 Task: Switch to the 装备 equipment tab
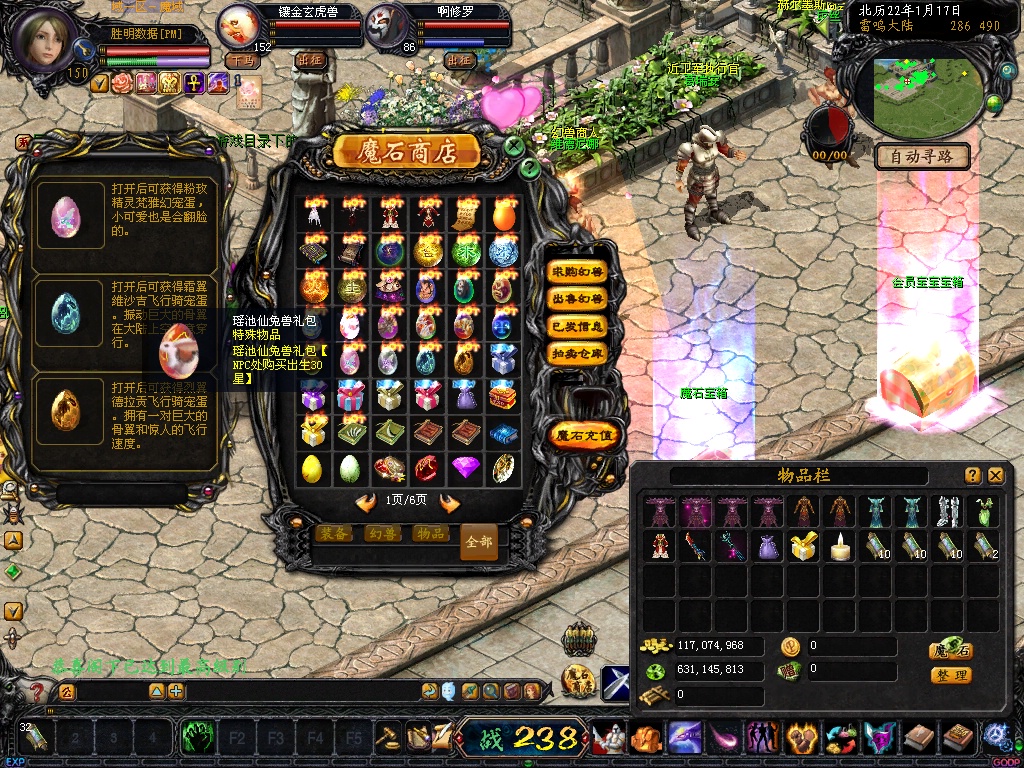pos(334,533)
